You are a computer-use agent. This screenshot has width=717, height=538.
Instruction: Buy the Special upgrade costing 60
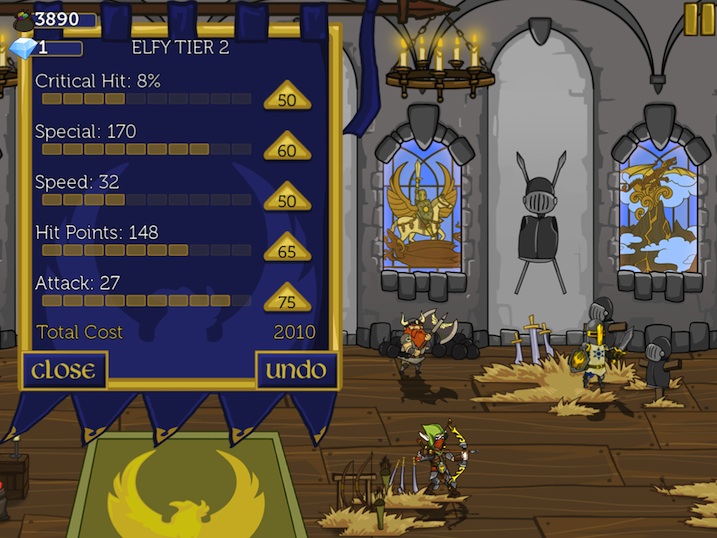[x=287, y=148]
